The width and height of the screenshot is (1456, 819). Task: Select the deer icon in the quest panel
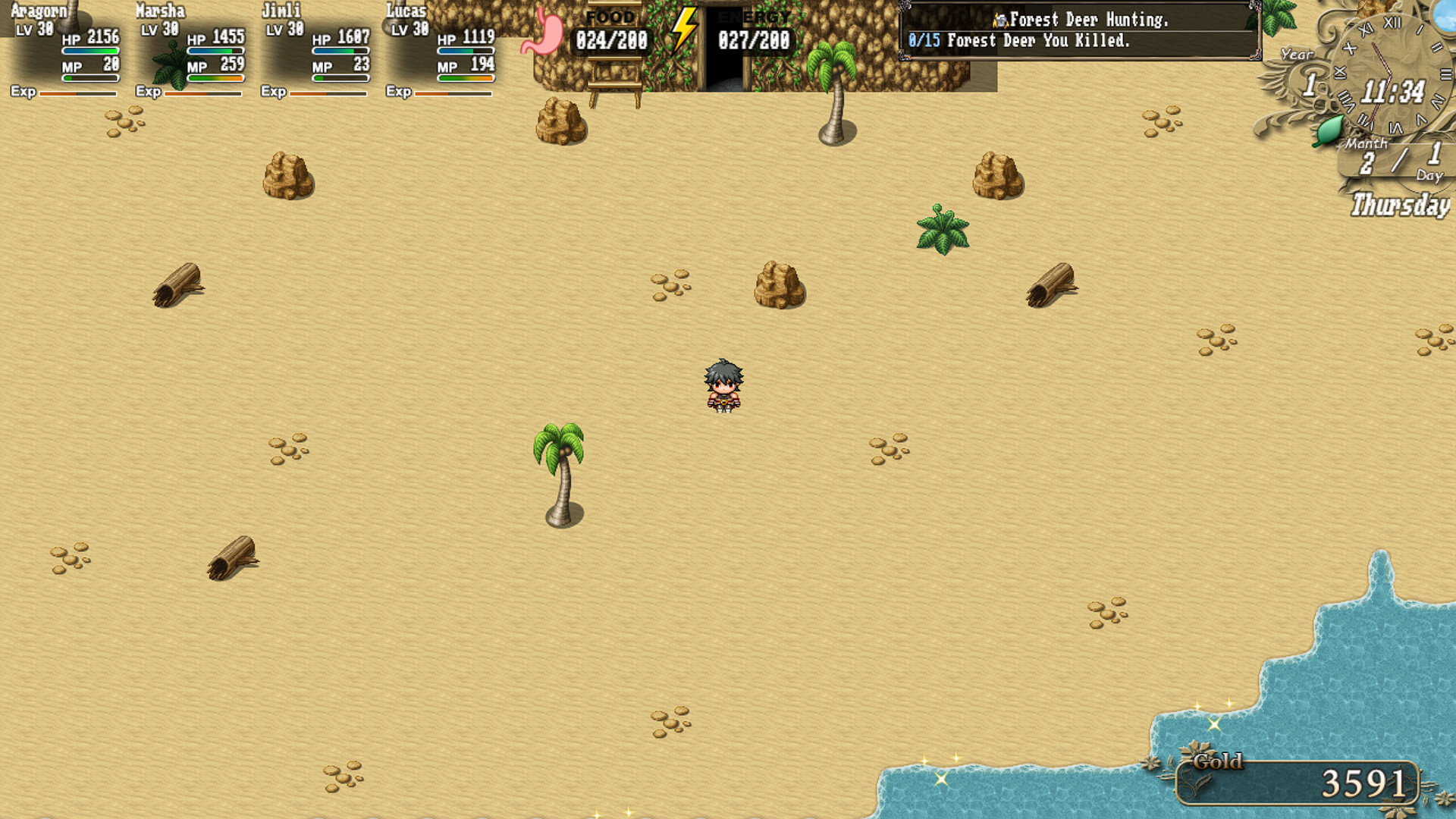[x=1000, y=20]
